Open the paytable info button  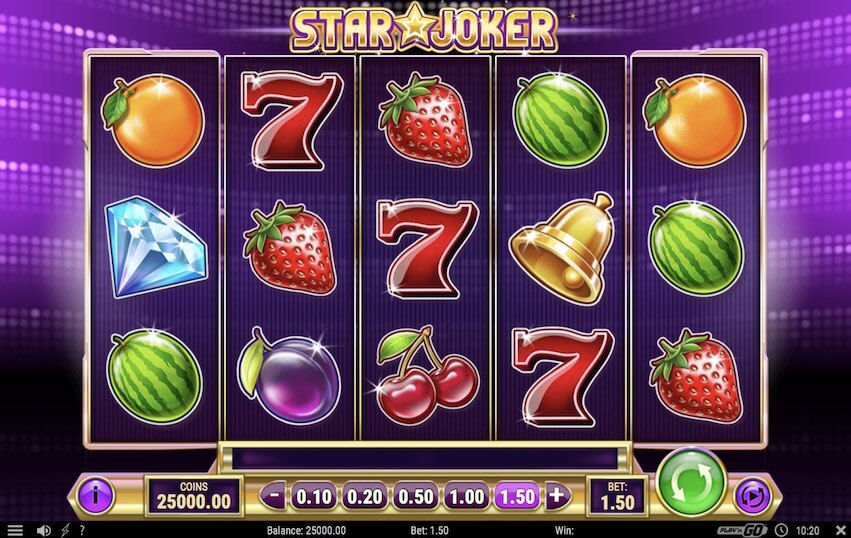[x=96, y=494]
